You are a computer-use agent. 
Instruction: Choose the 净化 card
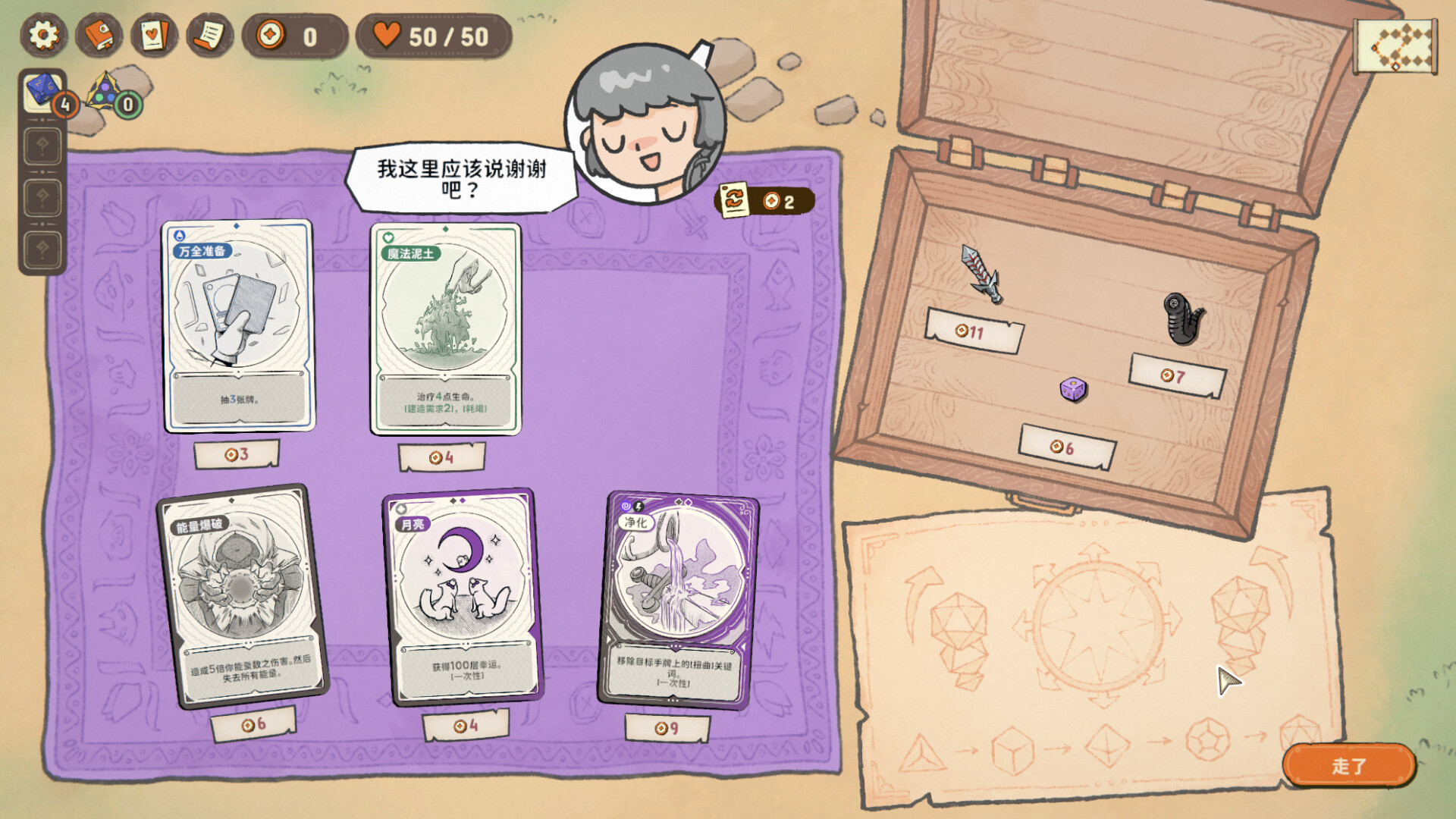point(678,599)
